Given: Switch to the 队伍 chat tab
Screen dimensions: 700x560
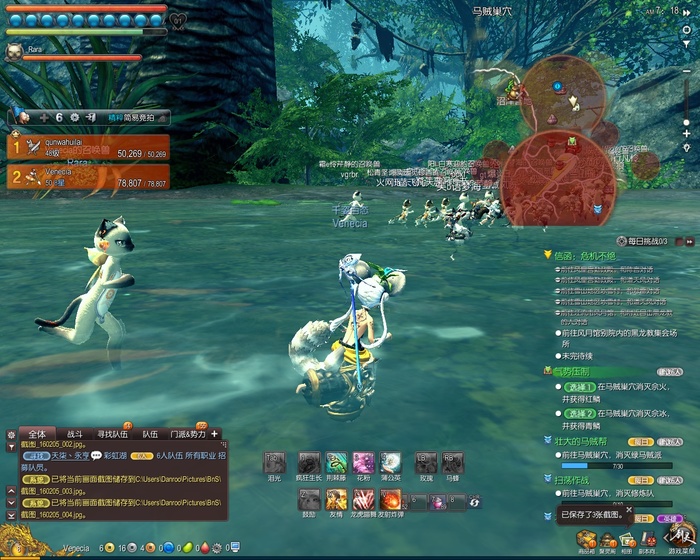Looking at the screenshot, I should coord(150,434).
